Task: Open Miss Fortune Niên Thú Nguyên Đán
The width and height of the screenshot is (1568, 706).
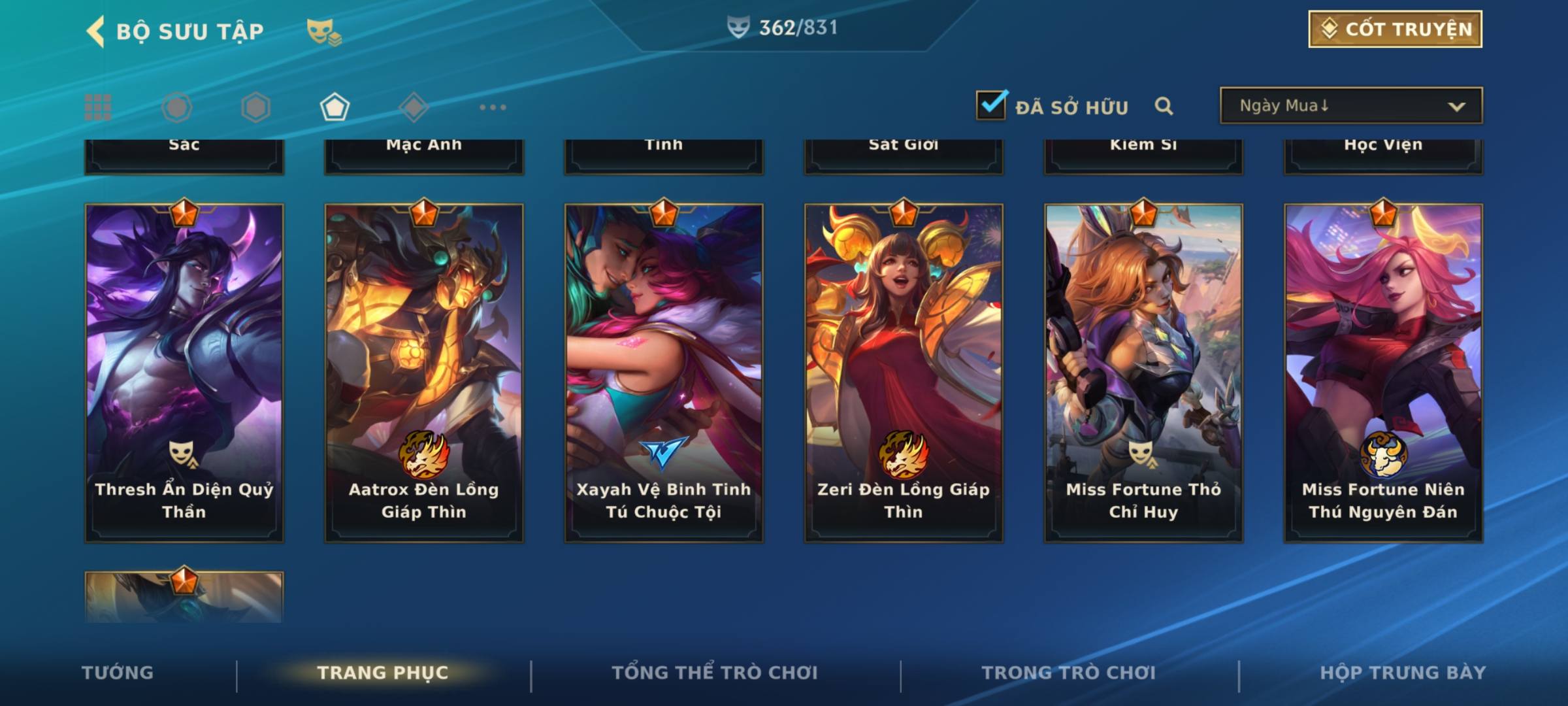Action: coord(1383,373)
